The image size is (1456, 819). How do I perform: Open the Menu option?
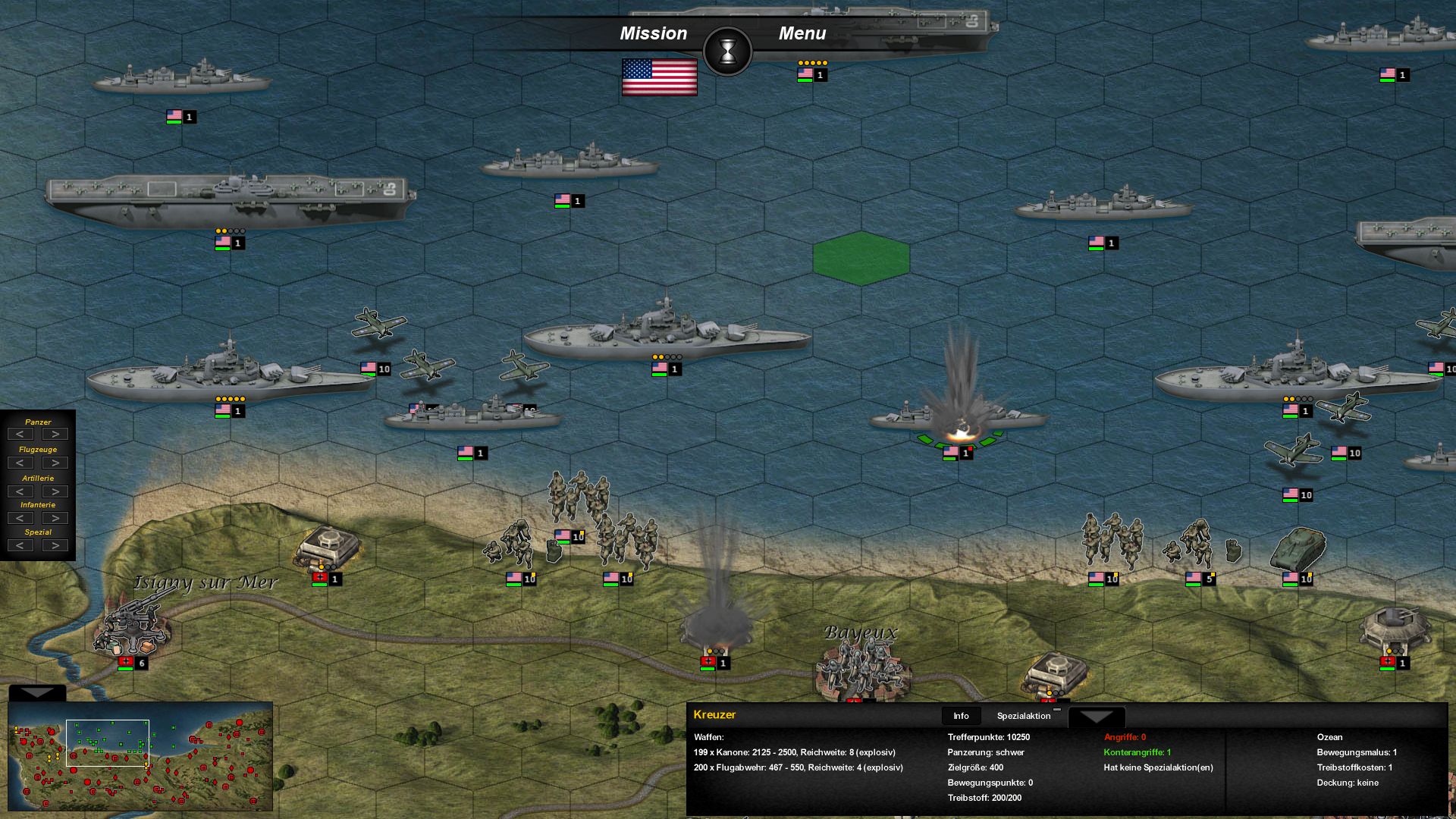pos(803,33)
